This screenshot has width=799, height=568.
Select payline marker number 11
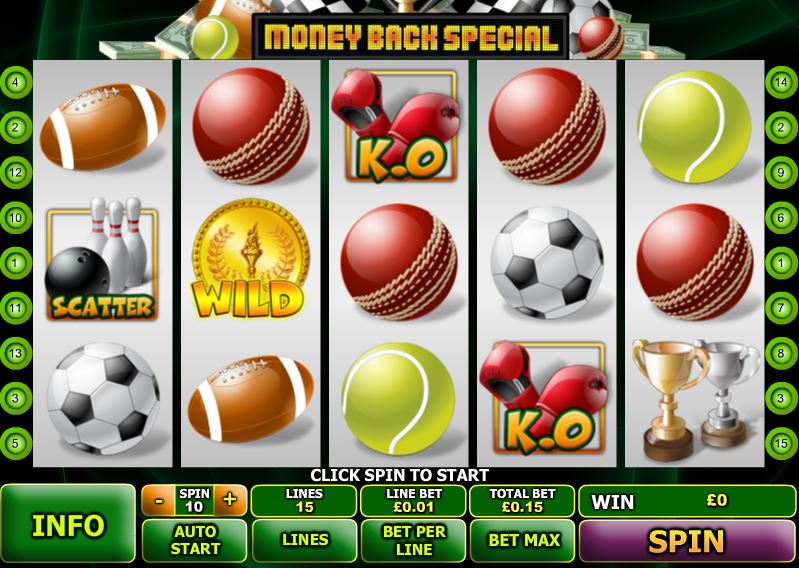click(16, 307)
